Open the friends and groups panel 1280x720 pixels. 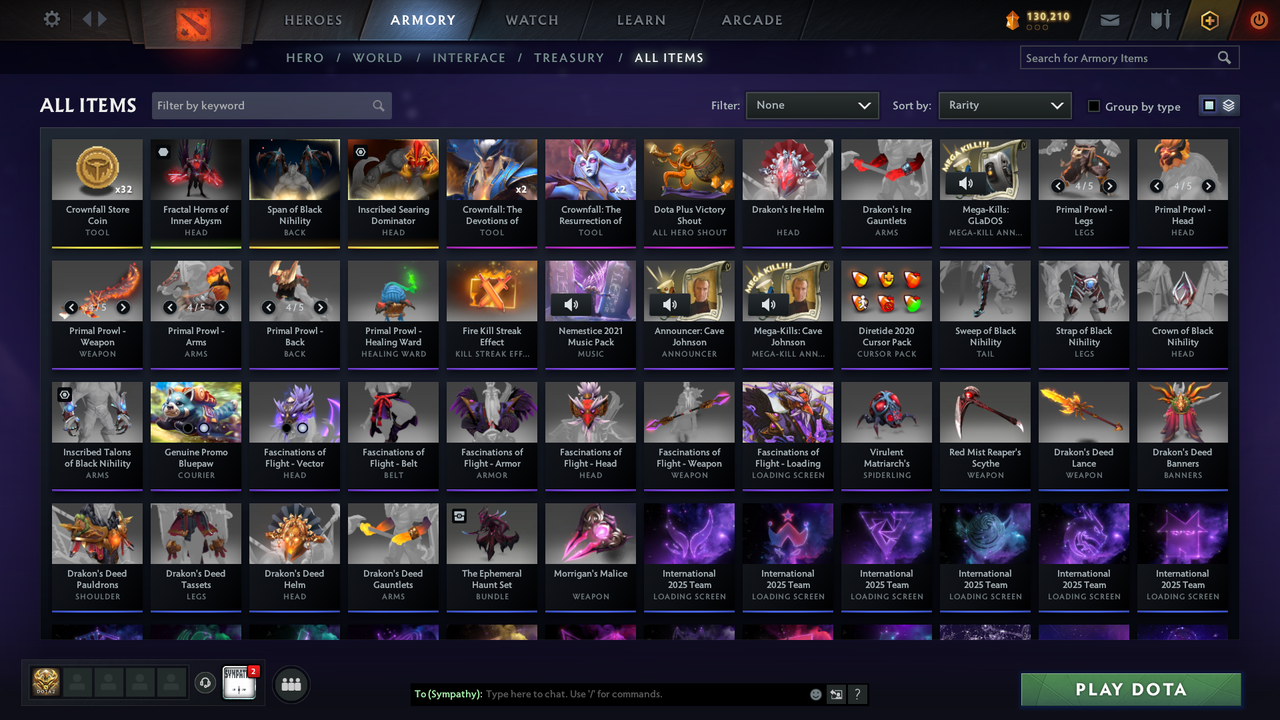[289, 684]
